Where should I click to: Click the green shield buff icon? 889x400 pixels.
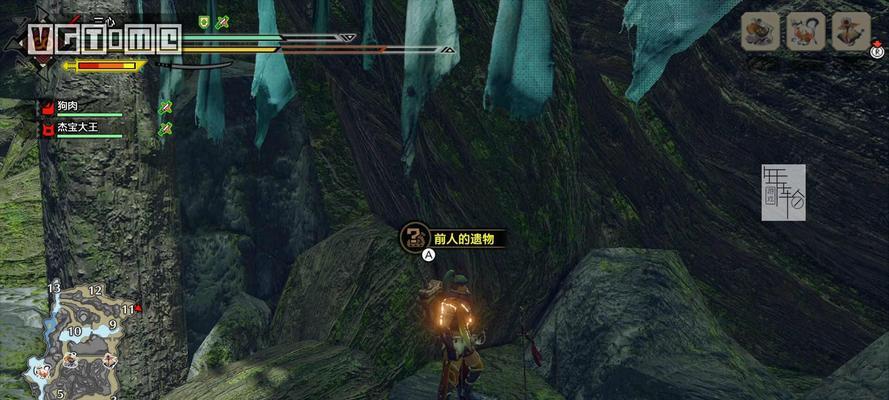click(x=204, y=21)
